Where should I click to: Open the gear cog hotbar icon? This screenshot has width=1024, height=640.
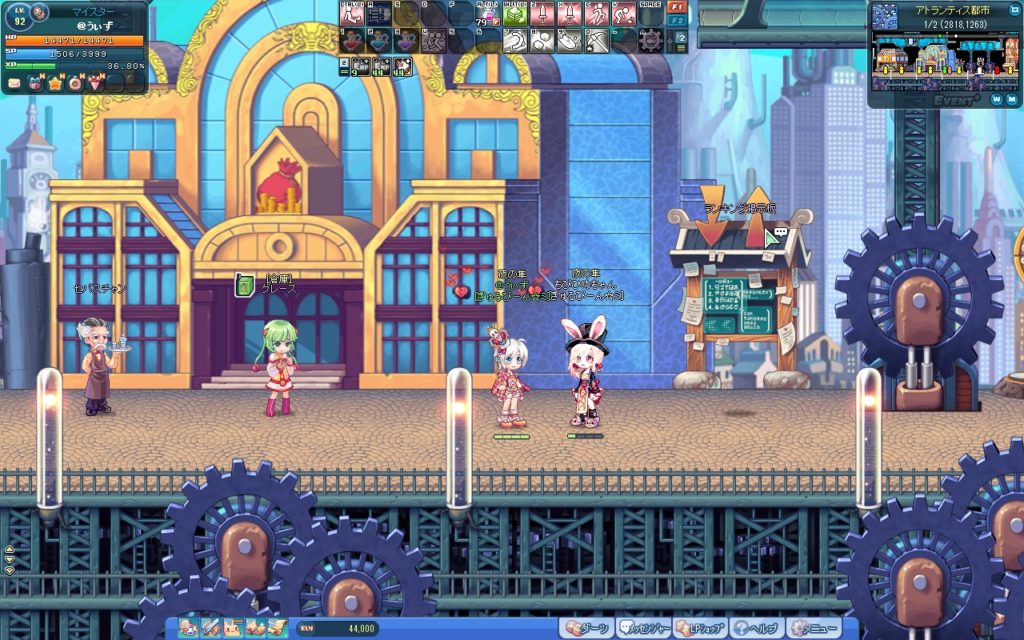tap(651, 40)
